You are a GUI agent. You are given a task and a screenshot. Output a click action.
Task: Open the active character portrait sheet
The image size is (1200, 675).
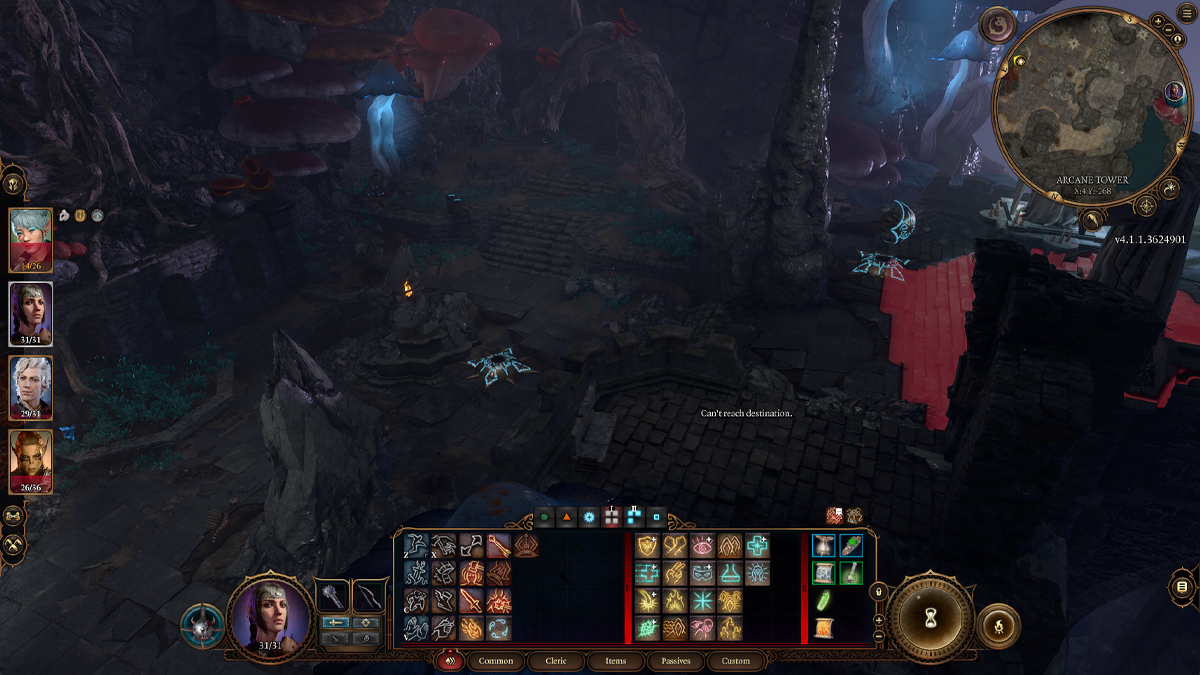point(268,615)
